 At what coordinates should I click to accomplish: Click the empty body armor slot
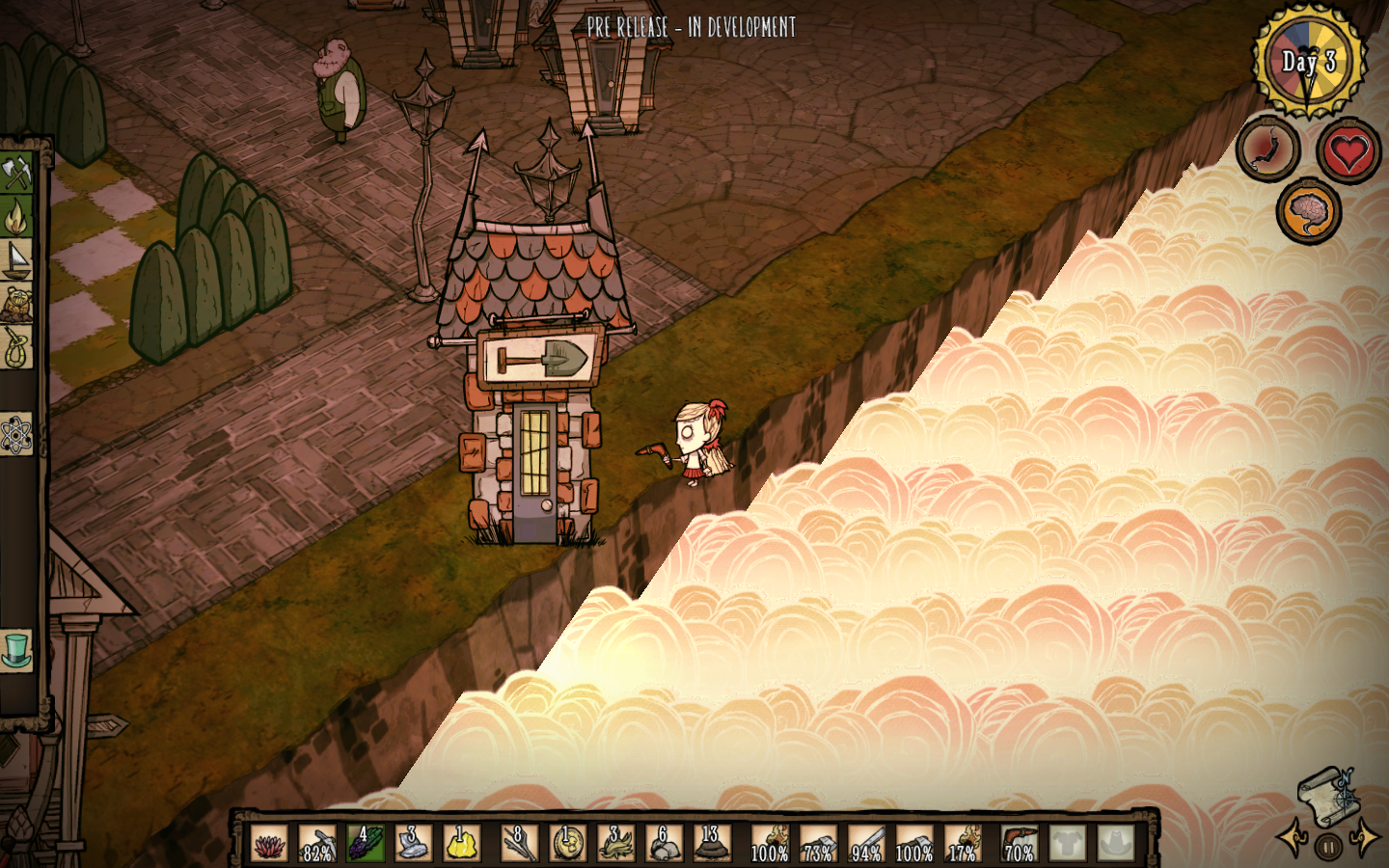pyautogui.click(x=1068, y=842)
